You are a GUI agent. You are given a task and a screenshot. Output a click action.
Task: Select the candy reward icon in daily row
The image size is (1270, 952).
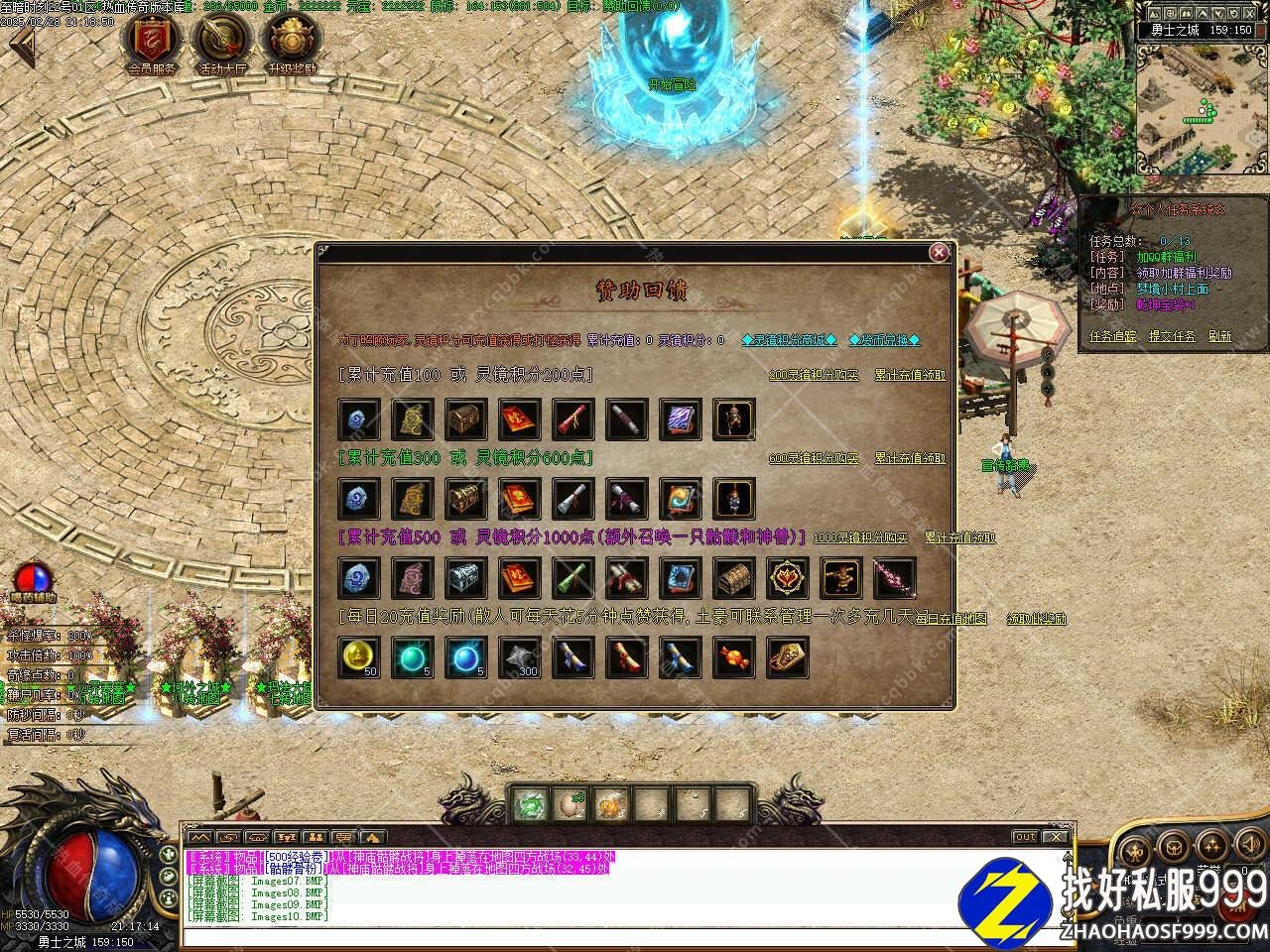(x=734, y=656)
